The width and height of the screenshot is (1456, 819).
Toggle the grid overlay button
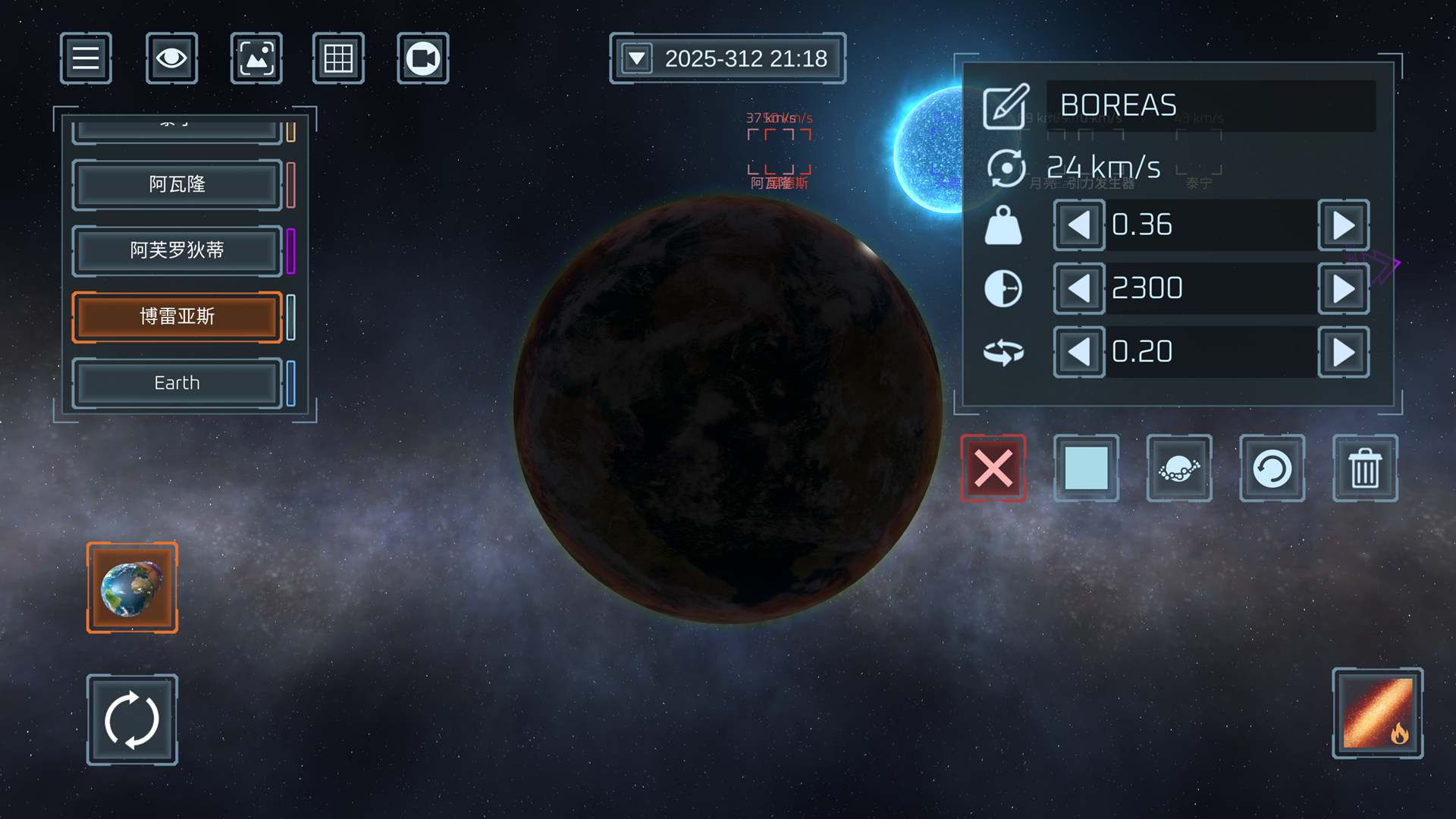338,58
